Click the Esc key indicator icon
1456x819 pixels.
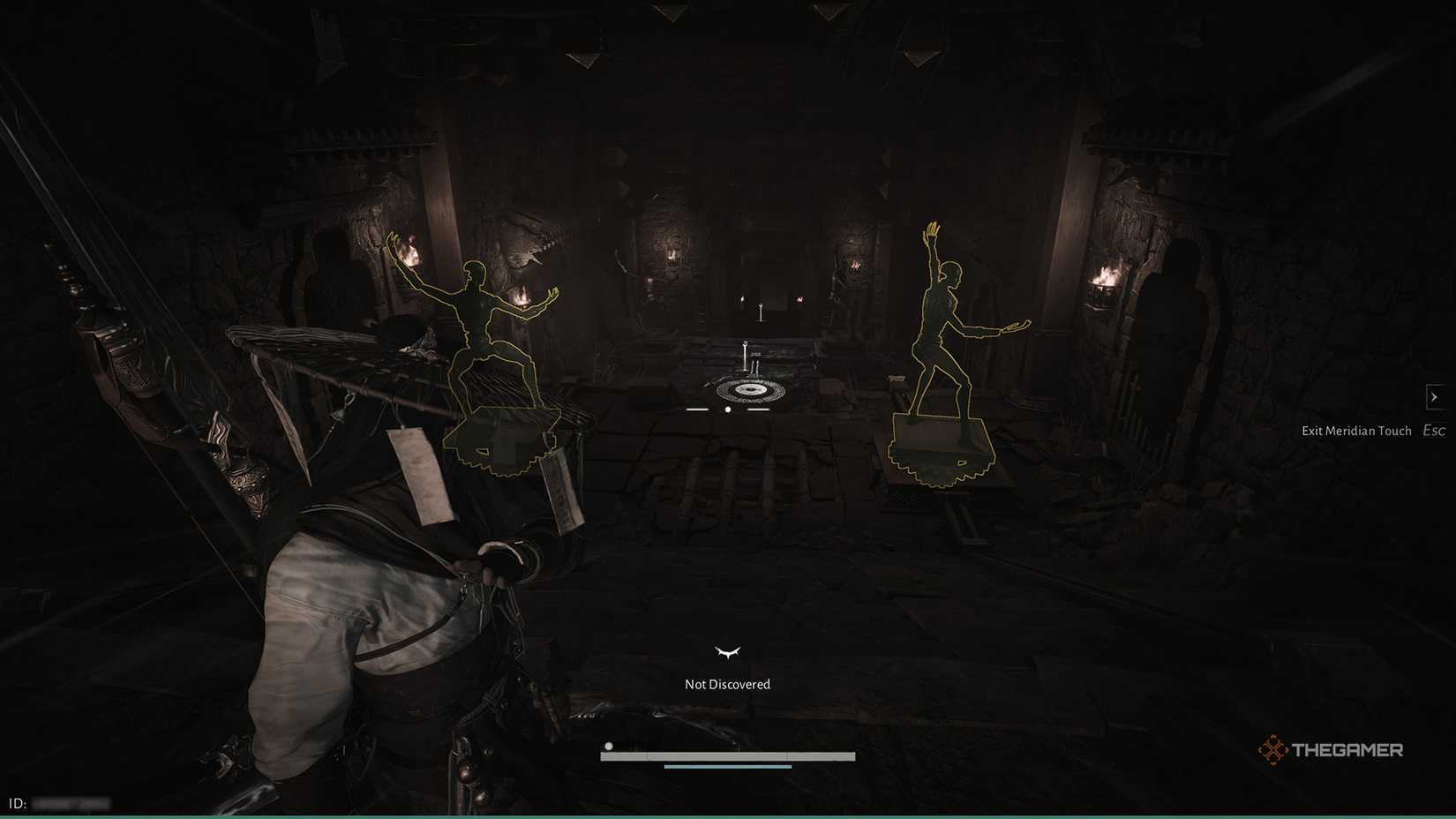click(x=1434, y=430)
